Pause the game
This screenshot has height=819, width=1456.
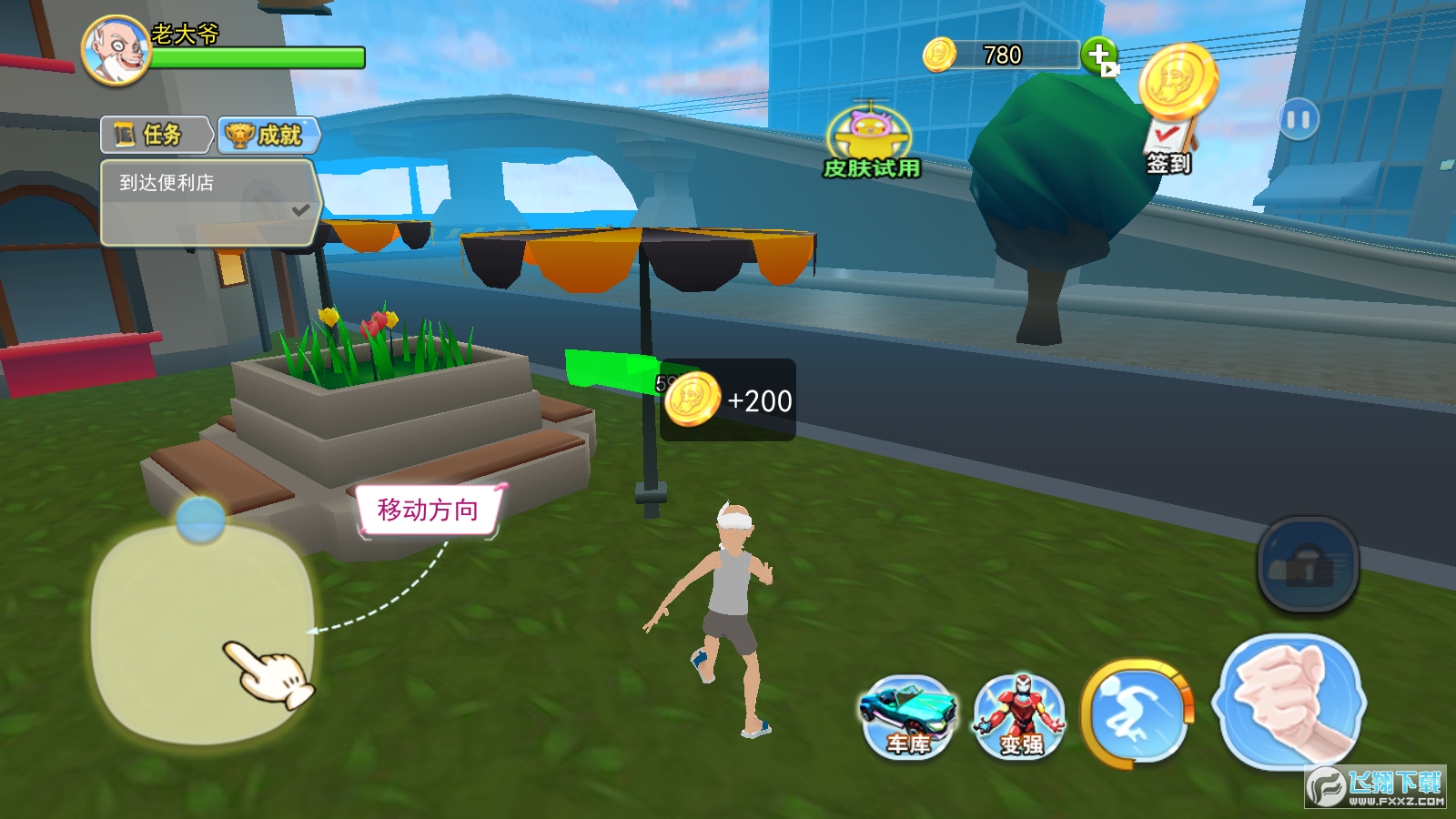coord(1298,119)
